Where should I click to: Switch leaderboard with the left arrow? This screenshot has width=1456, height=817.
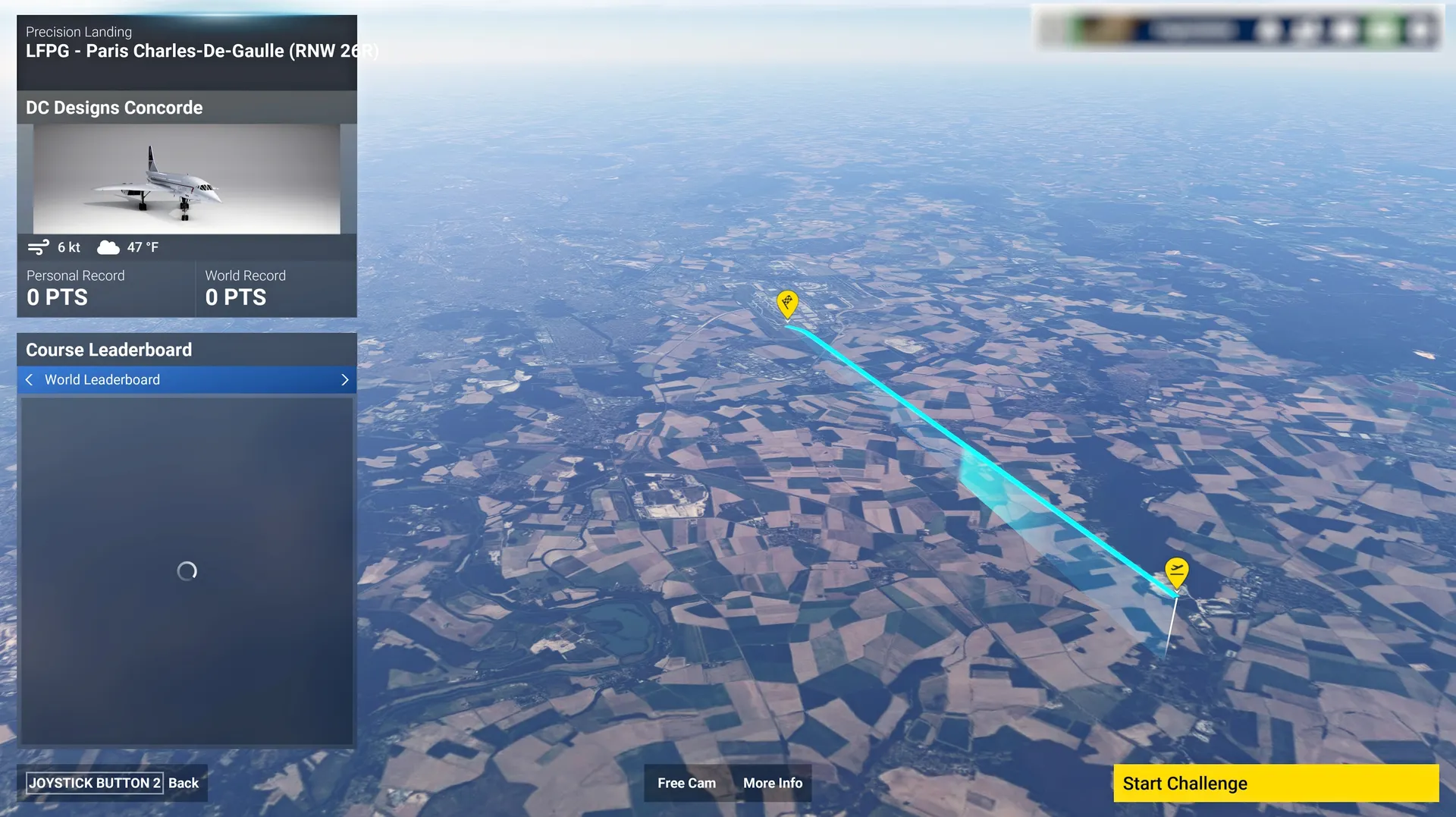pyautogui.click(x=29, y=379)
